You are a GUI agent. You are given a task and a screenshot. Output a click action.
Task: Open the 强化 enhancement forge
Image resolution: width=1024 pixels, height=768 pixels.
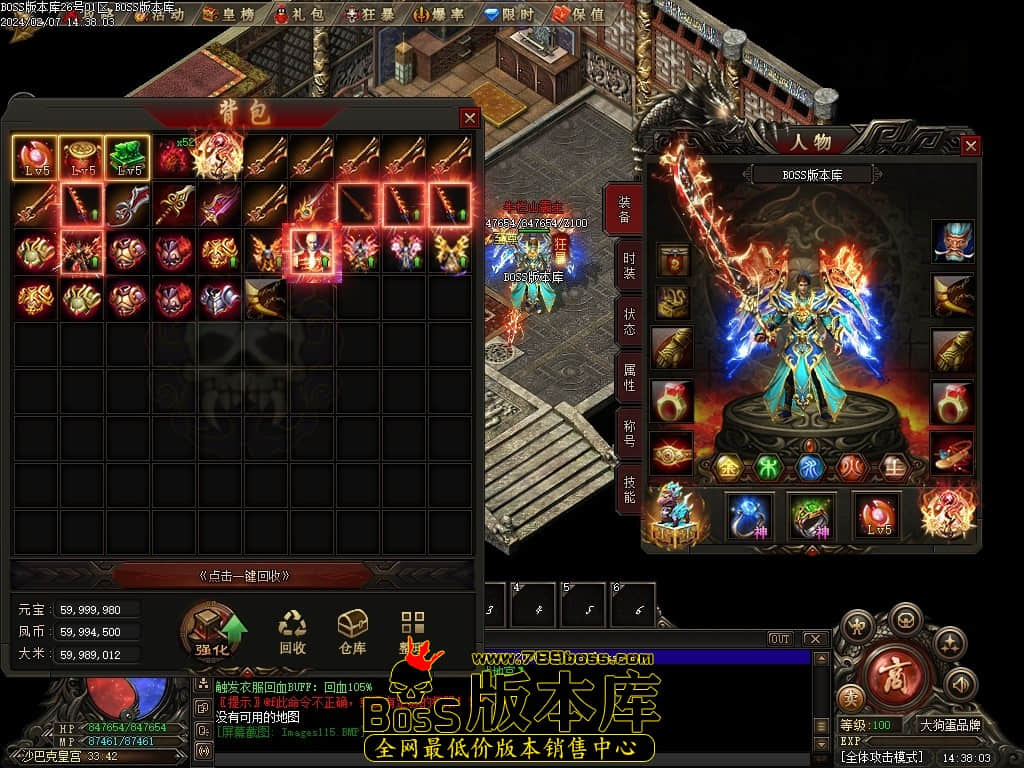(x=213, y=632)
